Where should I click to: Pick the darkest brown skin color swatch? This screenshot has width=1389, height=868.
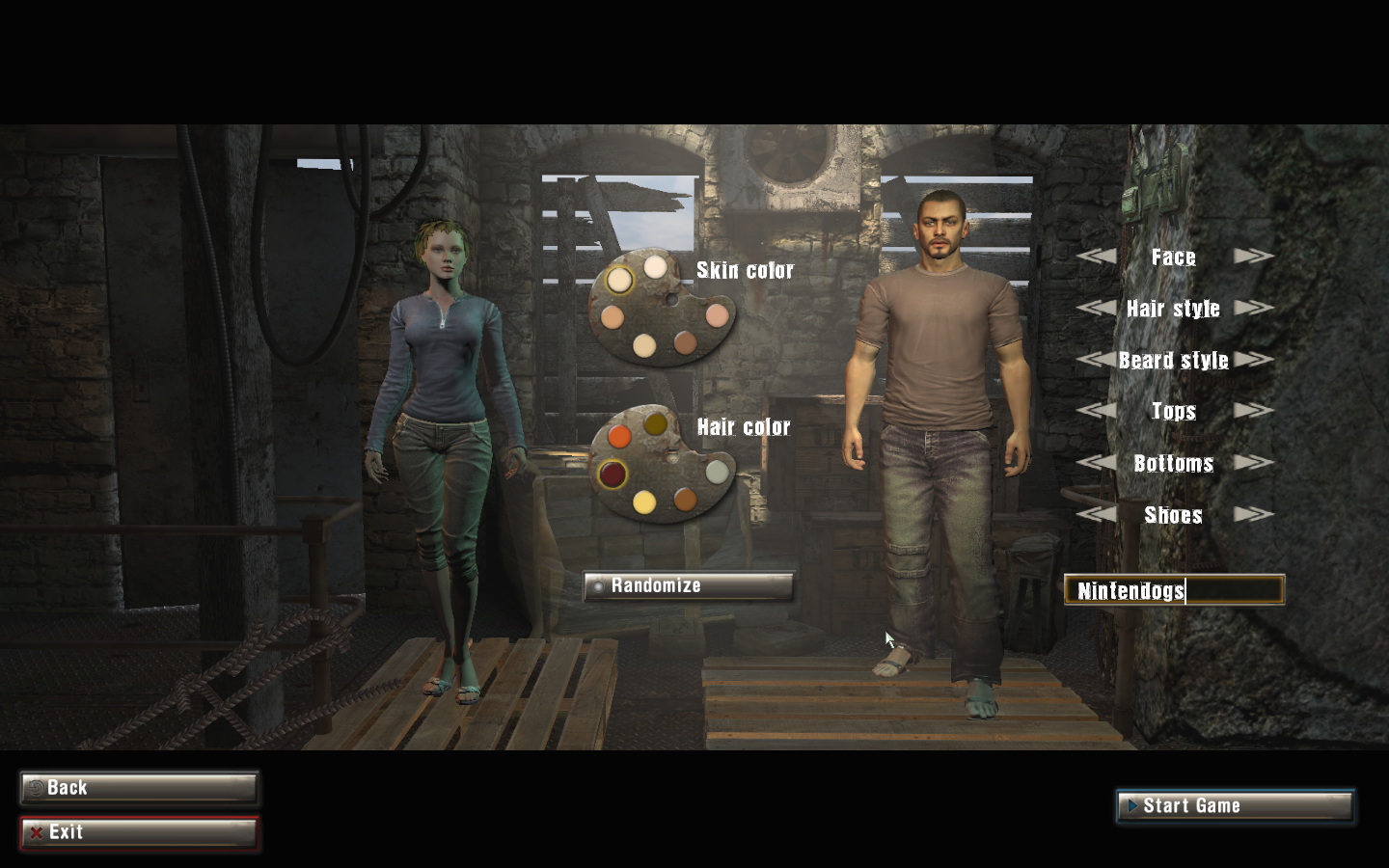click(685, 341)
